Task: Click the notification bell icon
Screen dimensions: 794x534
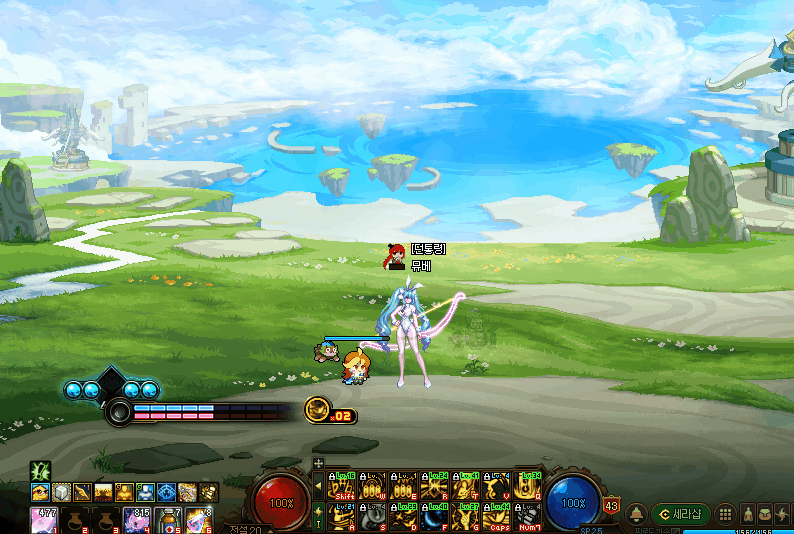Action: click(636, 513)
